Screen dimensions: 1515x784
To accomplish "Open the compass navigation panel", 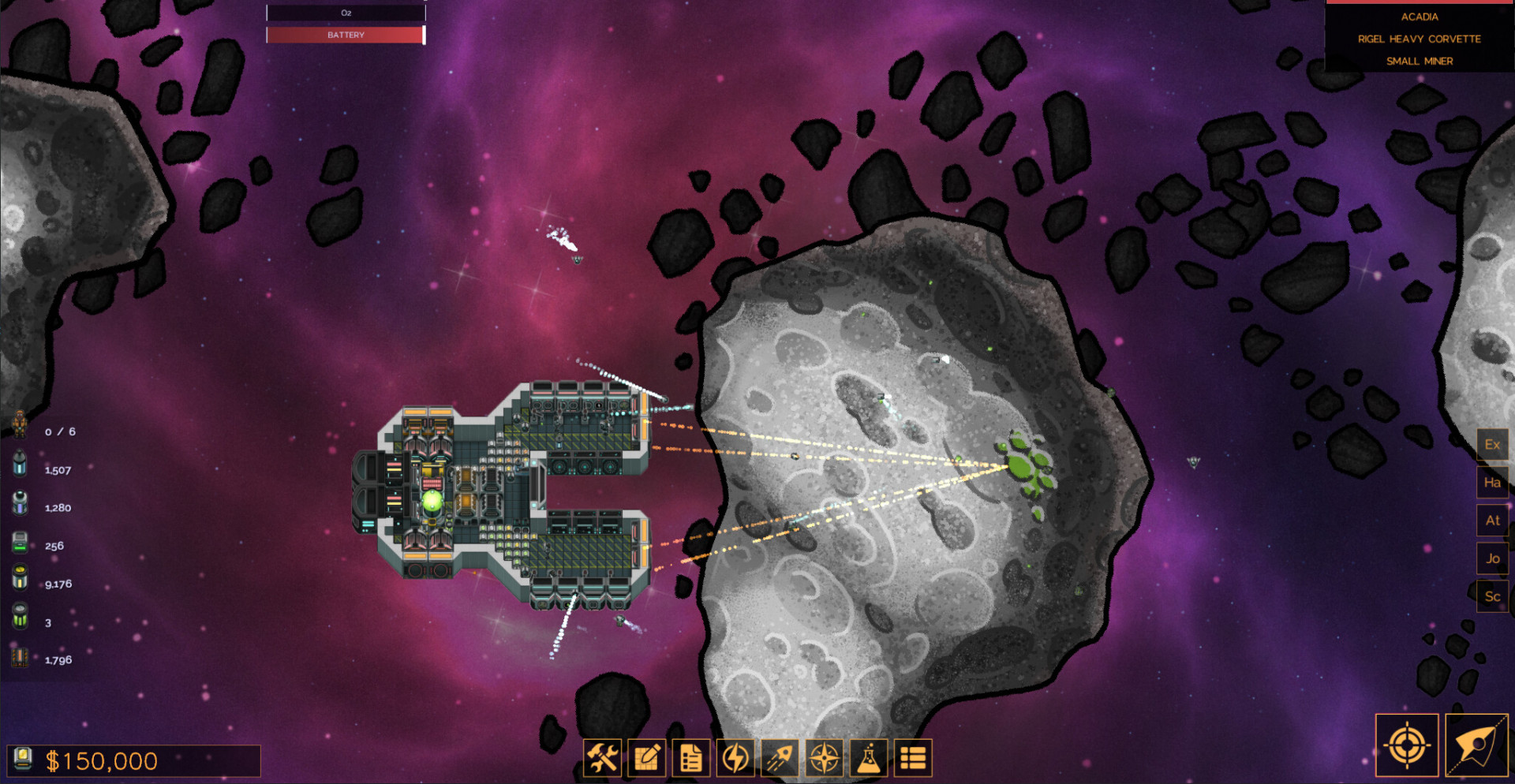I will coord(825,759).
